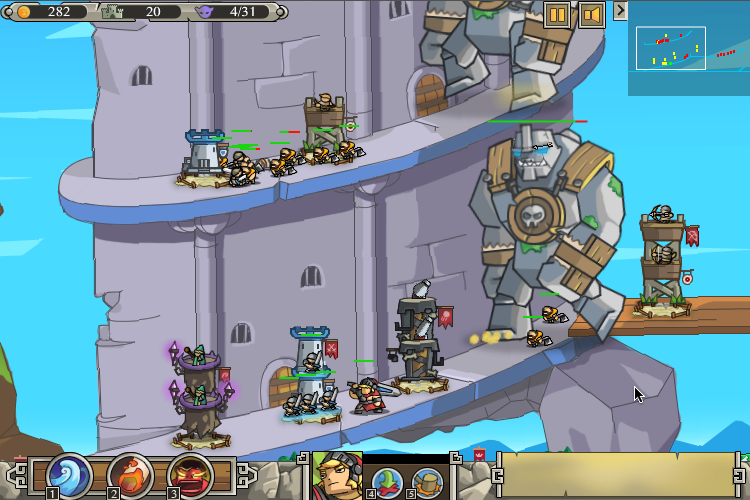Use the red demon mask spell
The height and width of the screenshot is (500, 750).
point(188,474)
